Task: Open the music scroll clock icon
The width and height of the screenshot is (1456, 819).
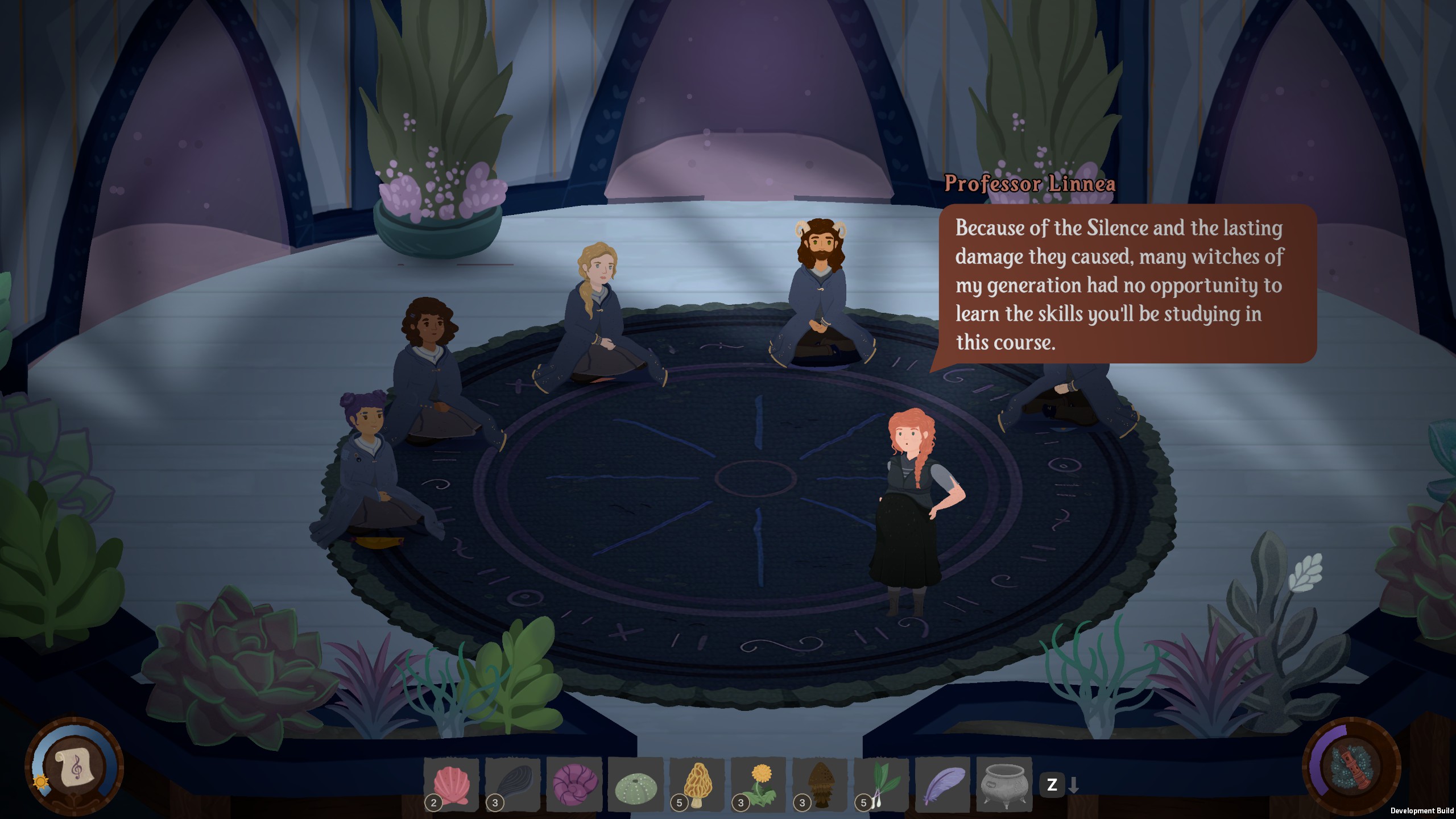Action: [74, 767]
